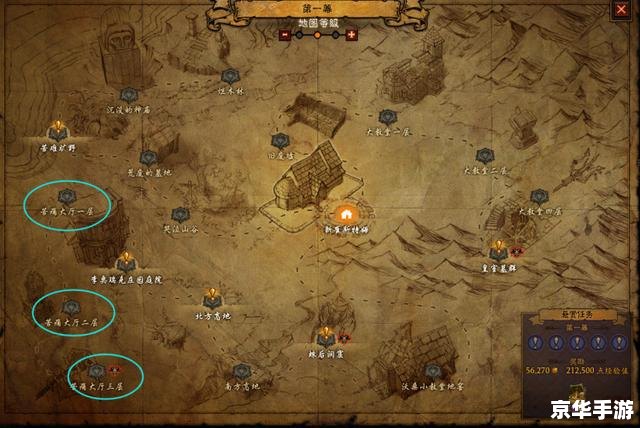Select the 苦痛大厅一层 waypoint

67,197
